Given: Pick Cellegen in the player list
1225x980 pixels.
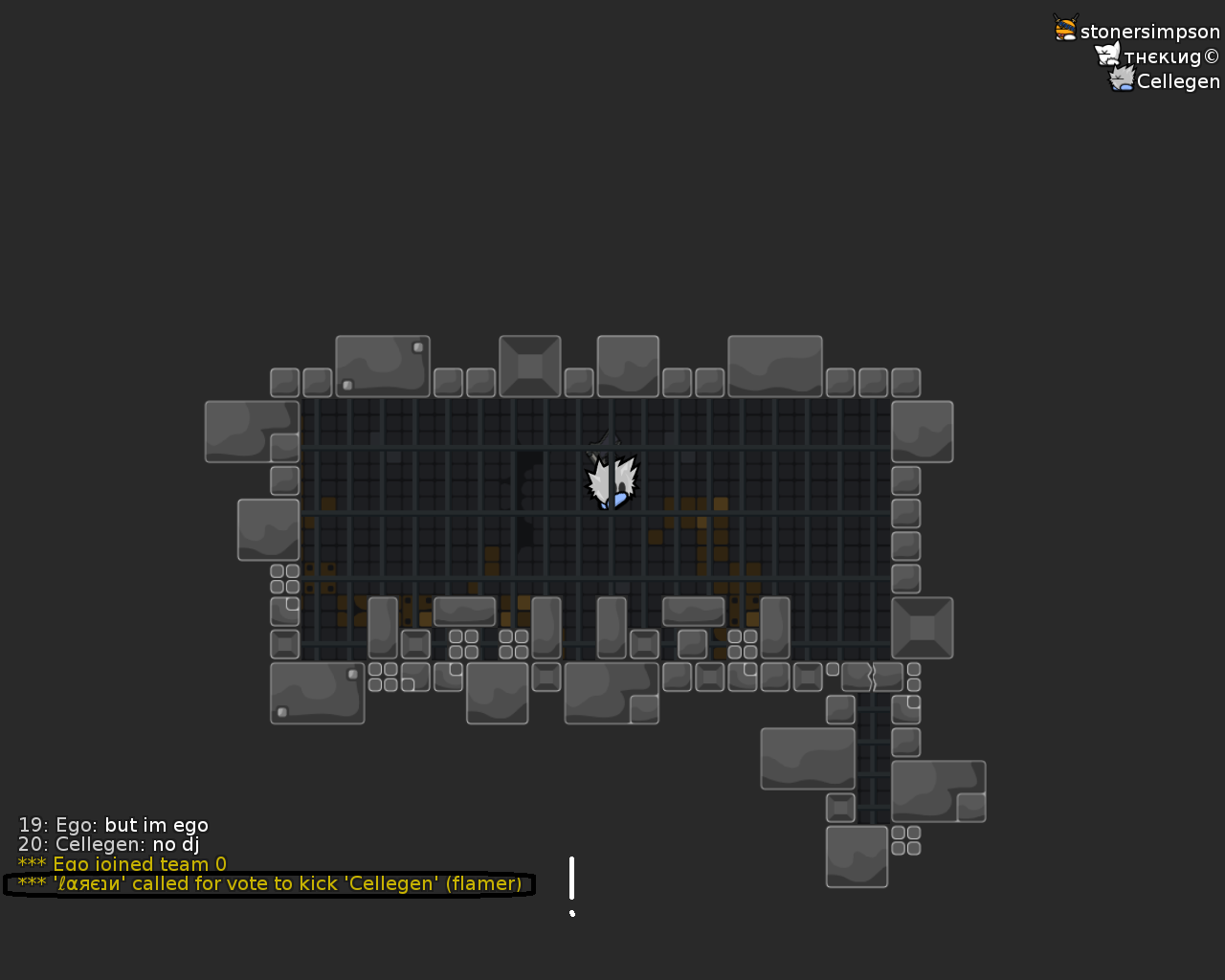Looking at the screenshot, I should click(x=1177, y=81).
